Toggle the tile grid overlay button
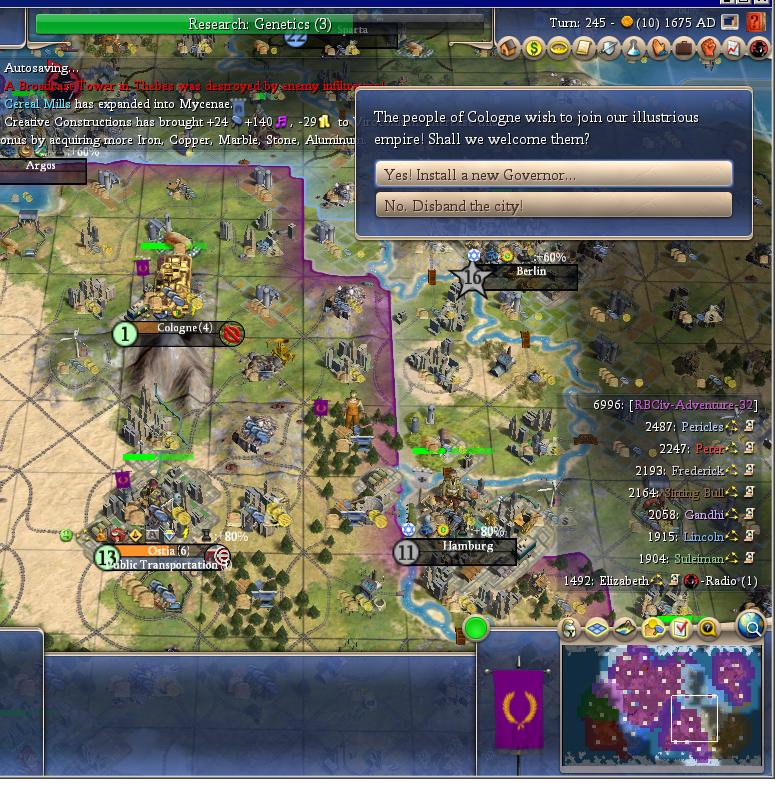775x791 pixels. [x=597, y=628]
